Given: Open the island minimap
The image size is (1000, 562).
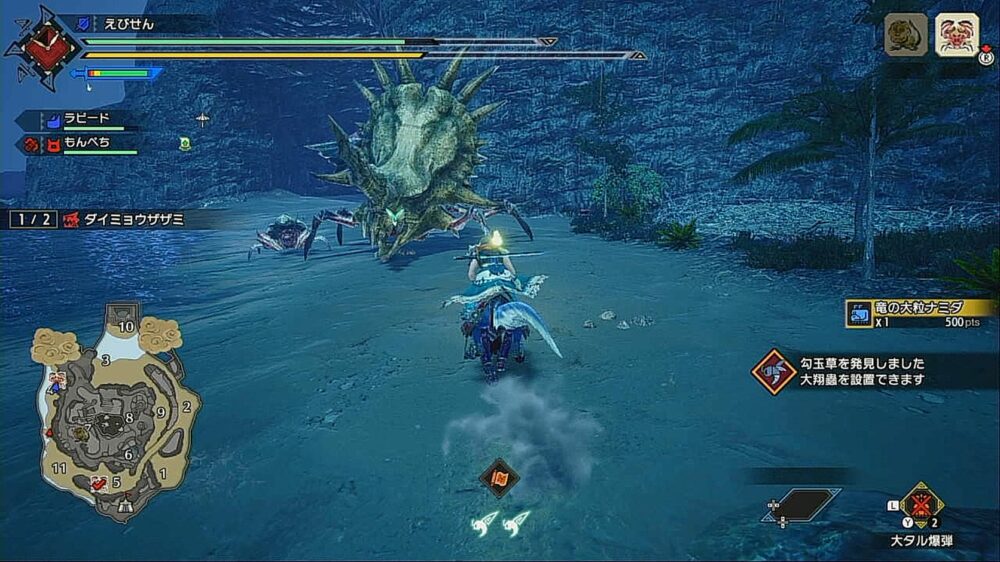Looking at the screenshot, I should tap(115, 410).
